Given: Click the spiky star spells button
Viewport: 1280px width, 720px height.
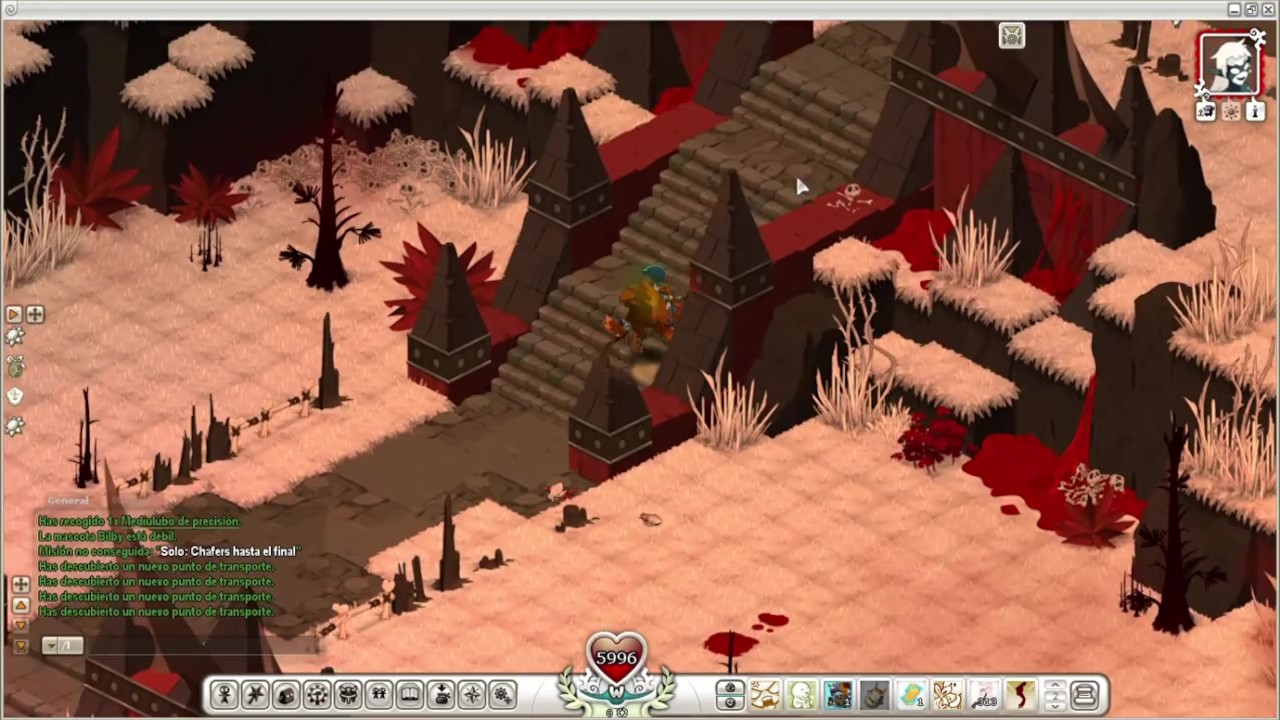Looking at the screenshot, I should [x=255, y=695].
